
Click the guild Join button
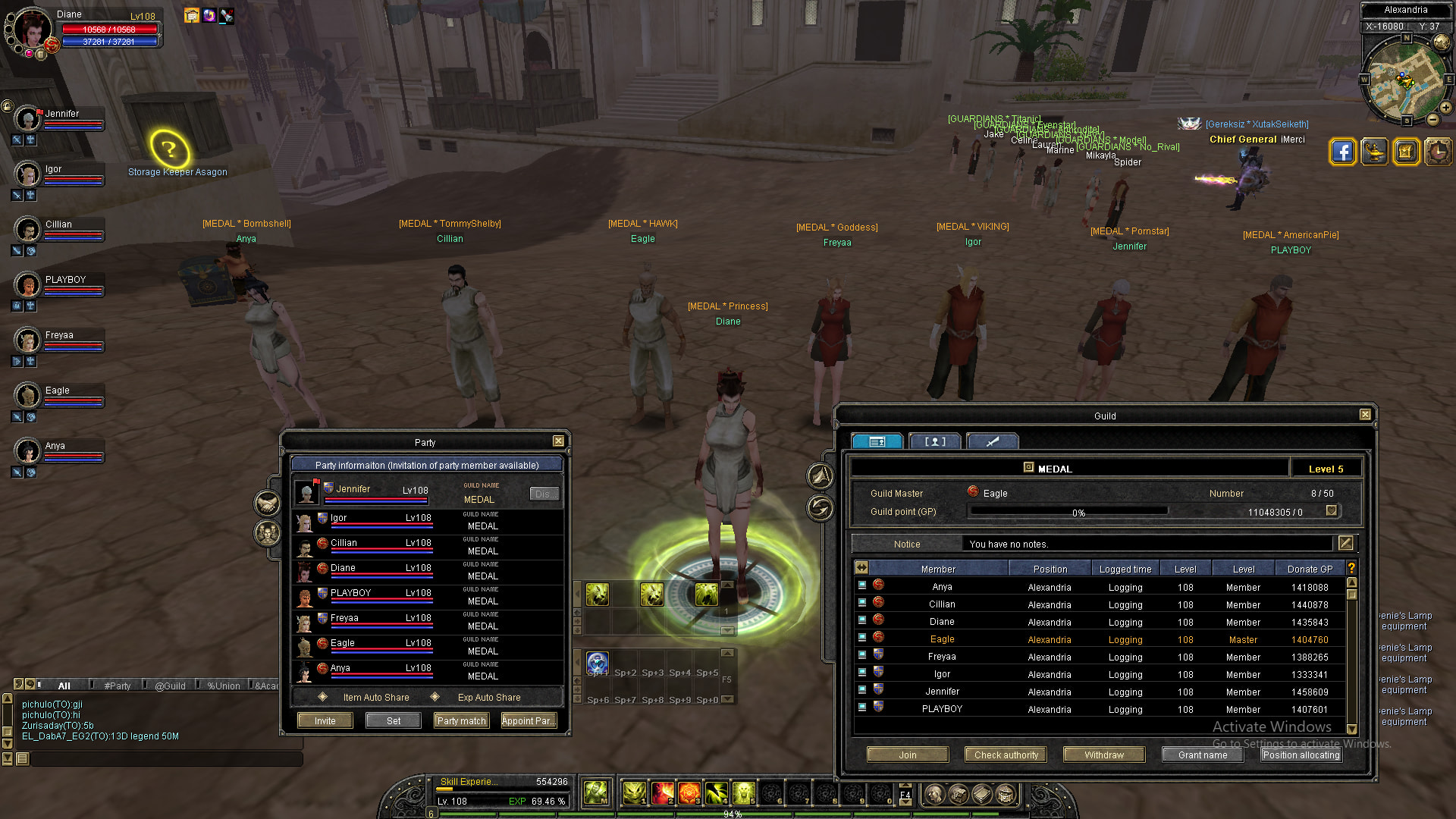(x=908, y=755)
